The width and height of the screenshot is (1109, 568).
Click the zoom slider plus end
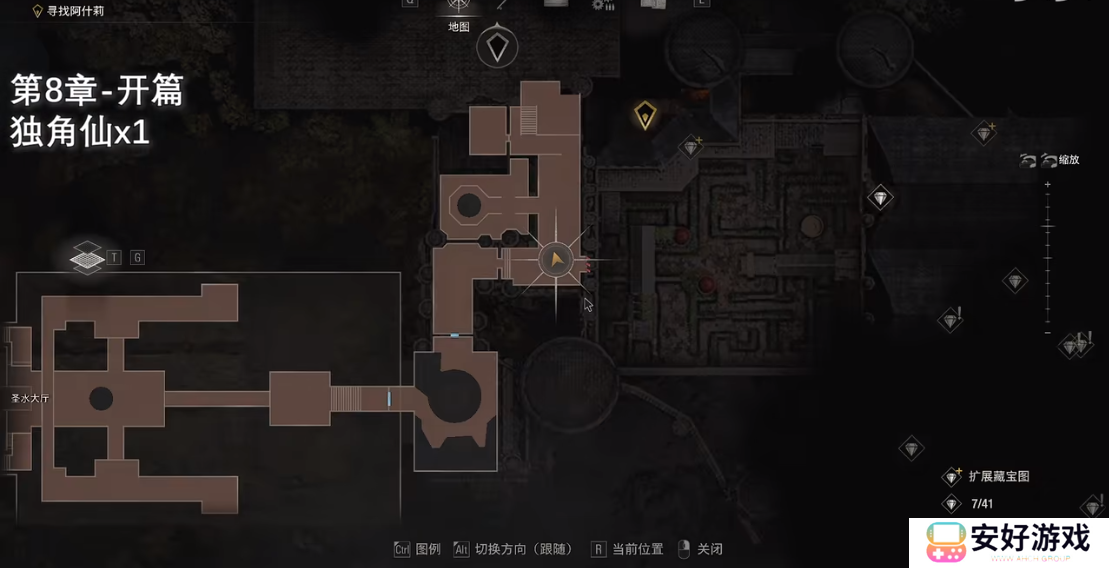(x=1047, y=185)
